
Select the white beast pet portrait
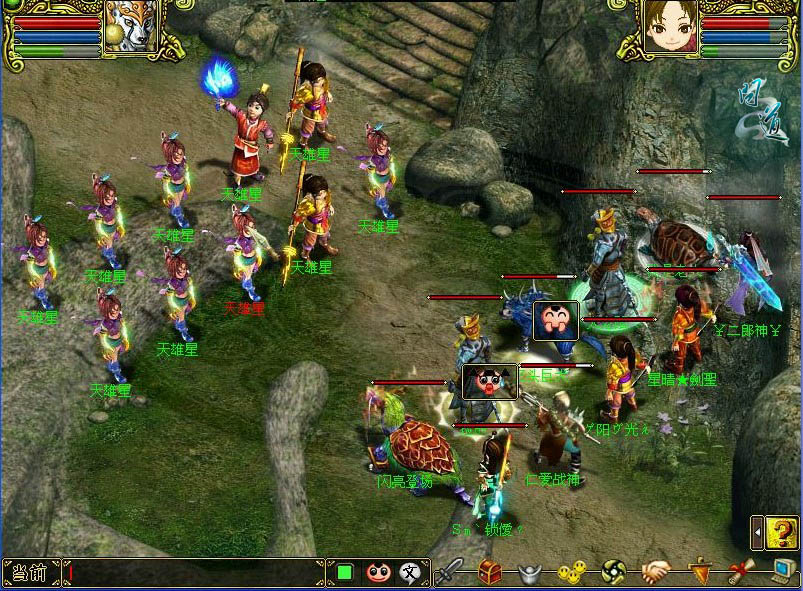(x=134, y=27)
